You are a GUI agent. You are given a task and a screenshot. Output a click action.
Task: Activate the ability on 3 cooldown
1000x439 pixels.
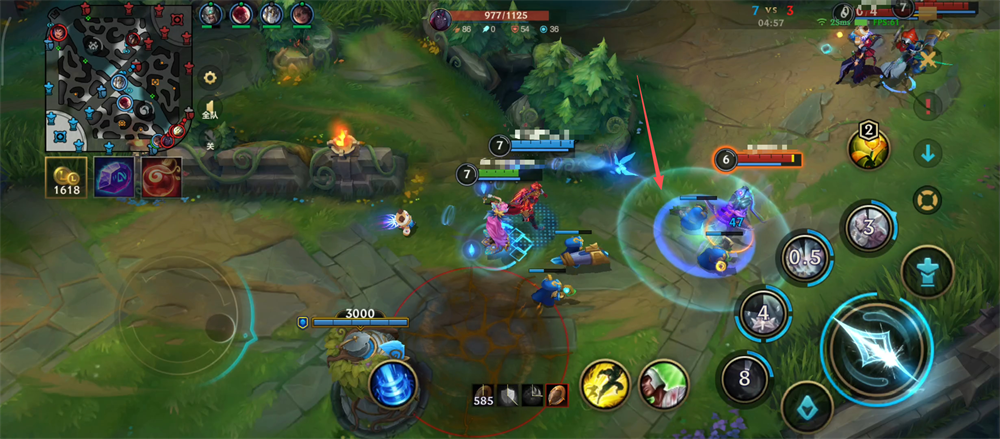coord(868,226)
